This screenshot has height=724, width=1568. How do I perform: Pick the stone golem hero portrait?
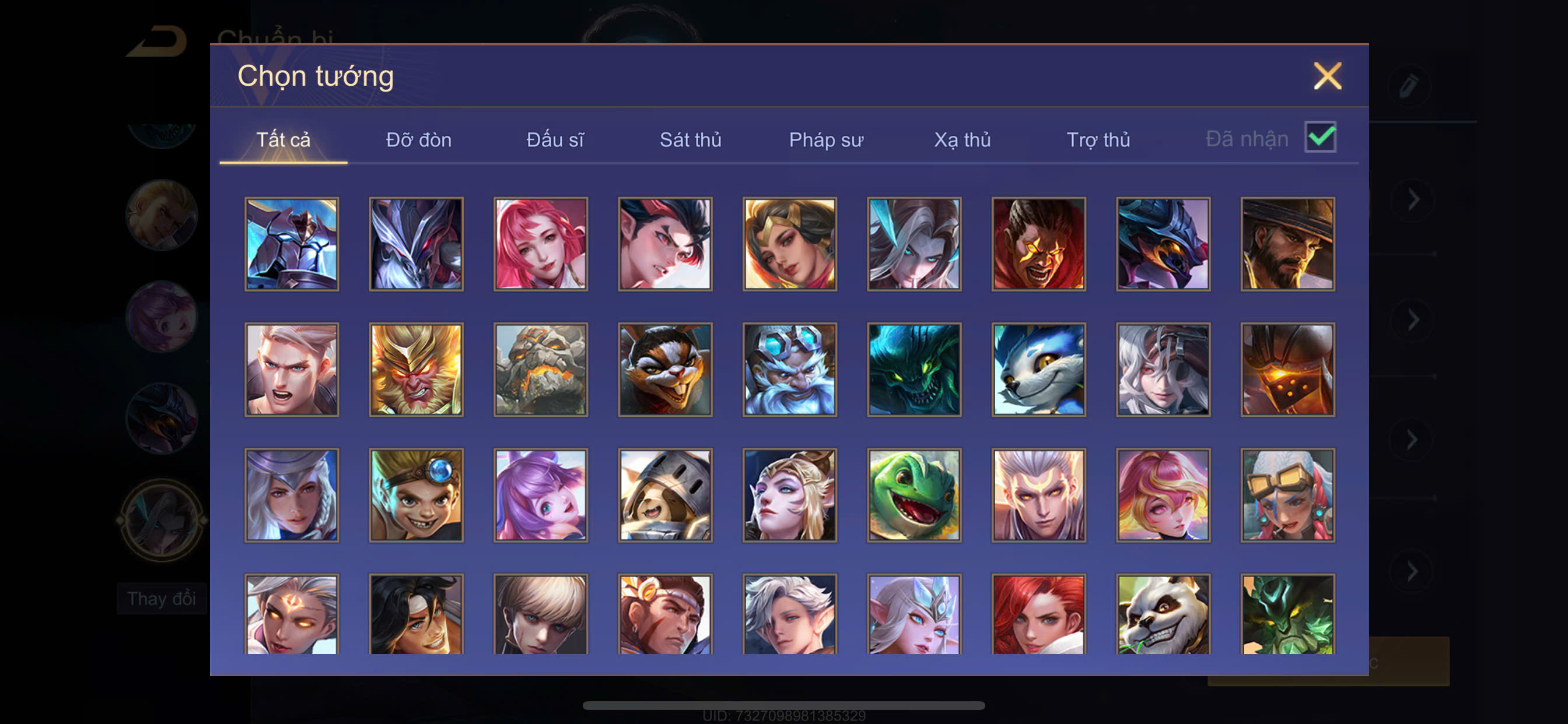[541, 370]
